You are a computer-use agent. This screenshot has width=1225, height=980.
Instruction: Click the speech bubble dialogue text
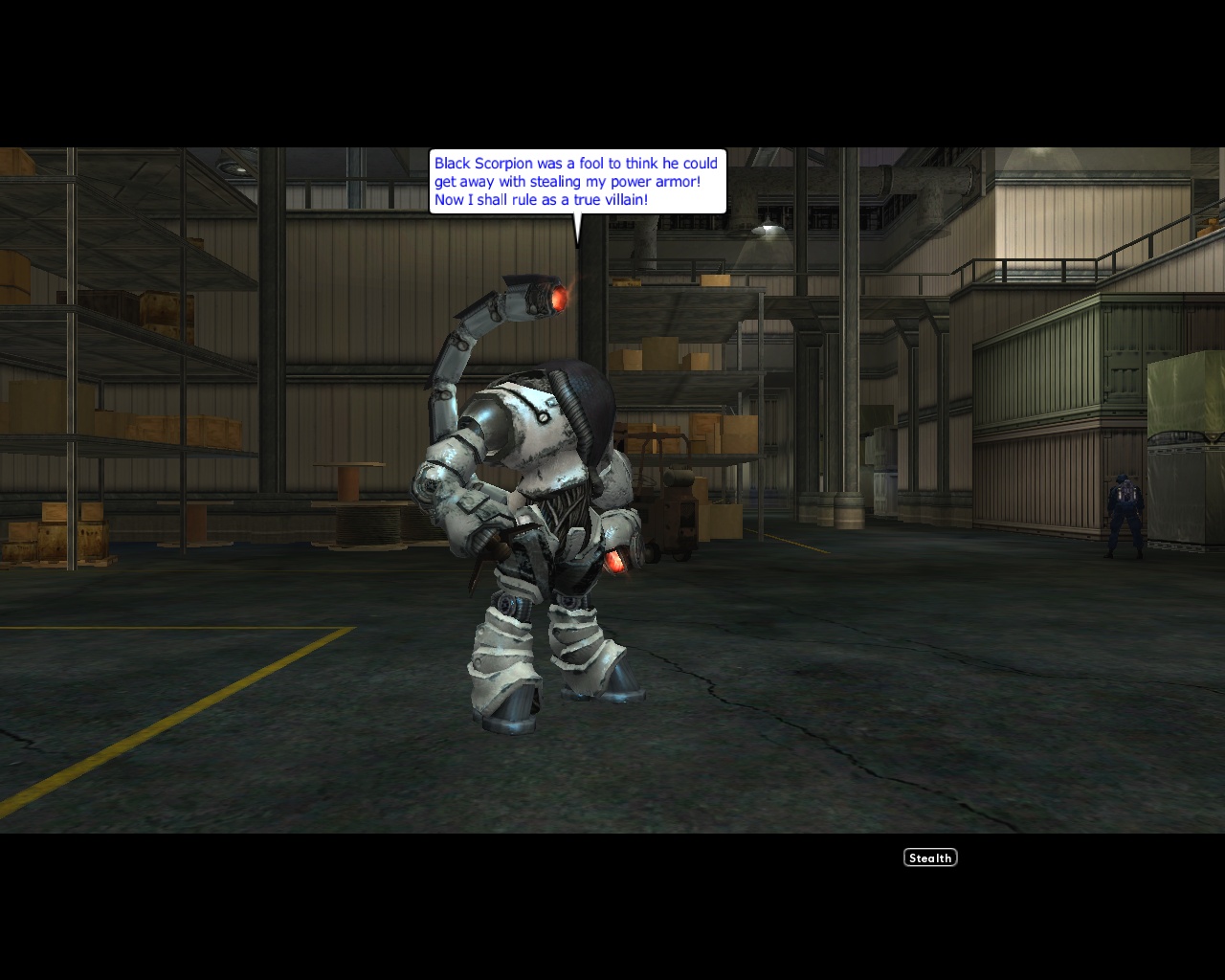574,180
